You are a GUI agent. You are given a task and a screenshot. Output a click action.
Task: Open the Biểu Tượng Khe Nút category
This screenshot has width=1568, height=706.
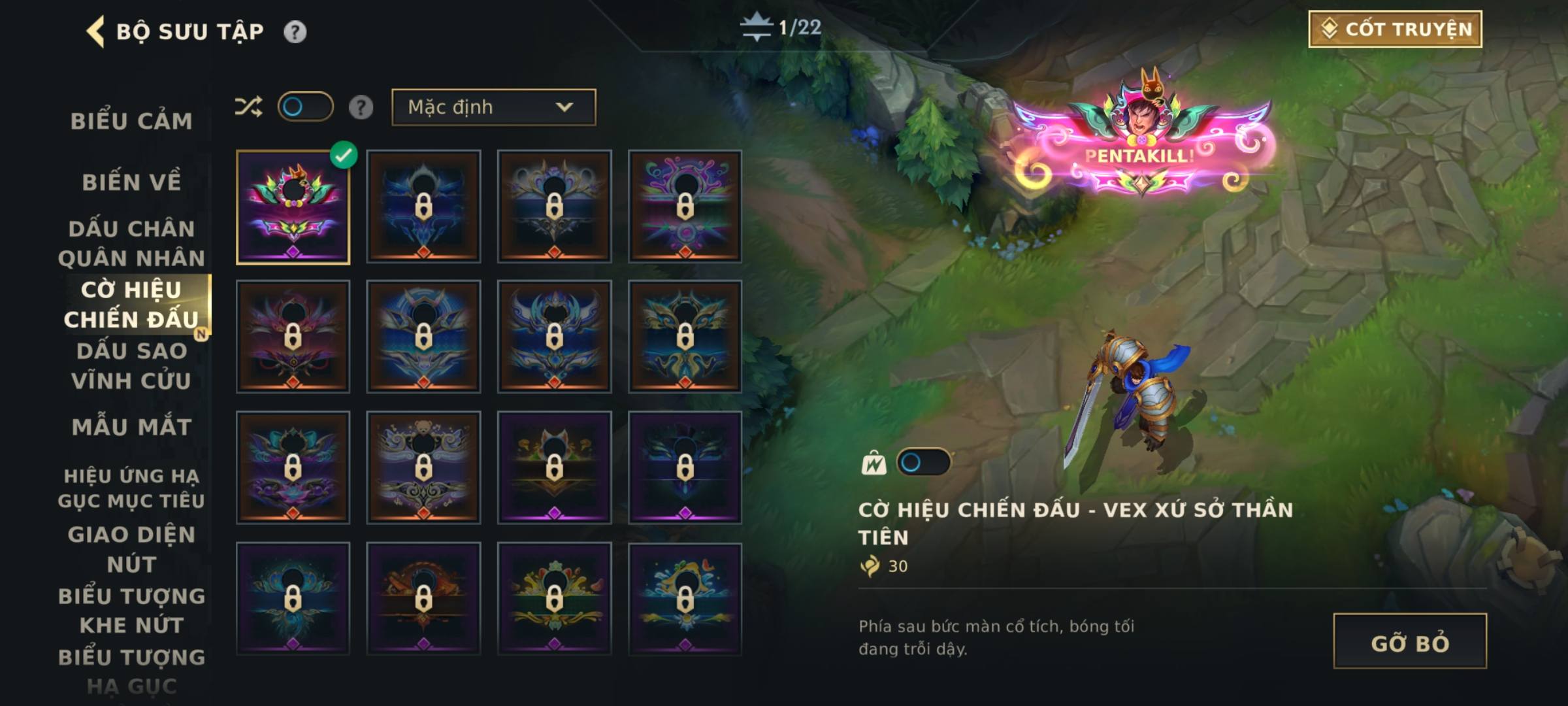[131, 610]
